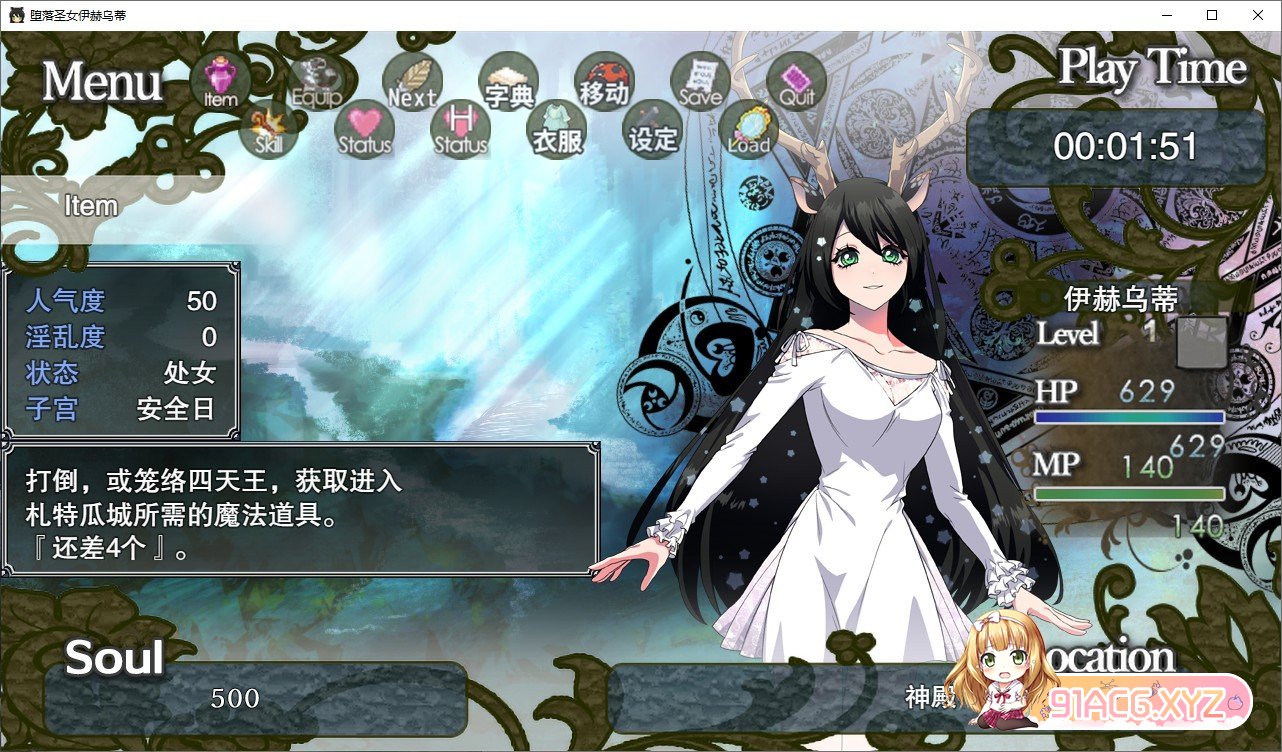Open the H Status menu
The image size is (1282, 752).
[x=460, y=129]
